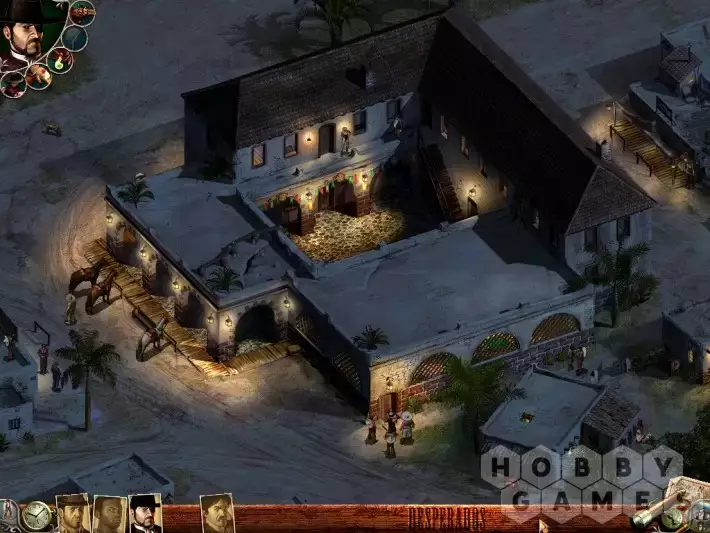Choose the bearded top-hat man portrait
This screenshot has width=710, height=533.
click(145, 514)
